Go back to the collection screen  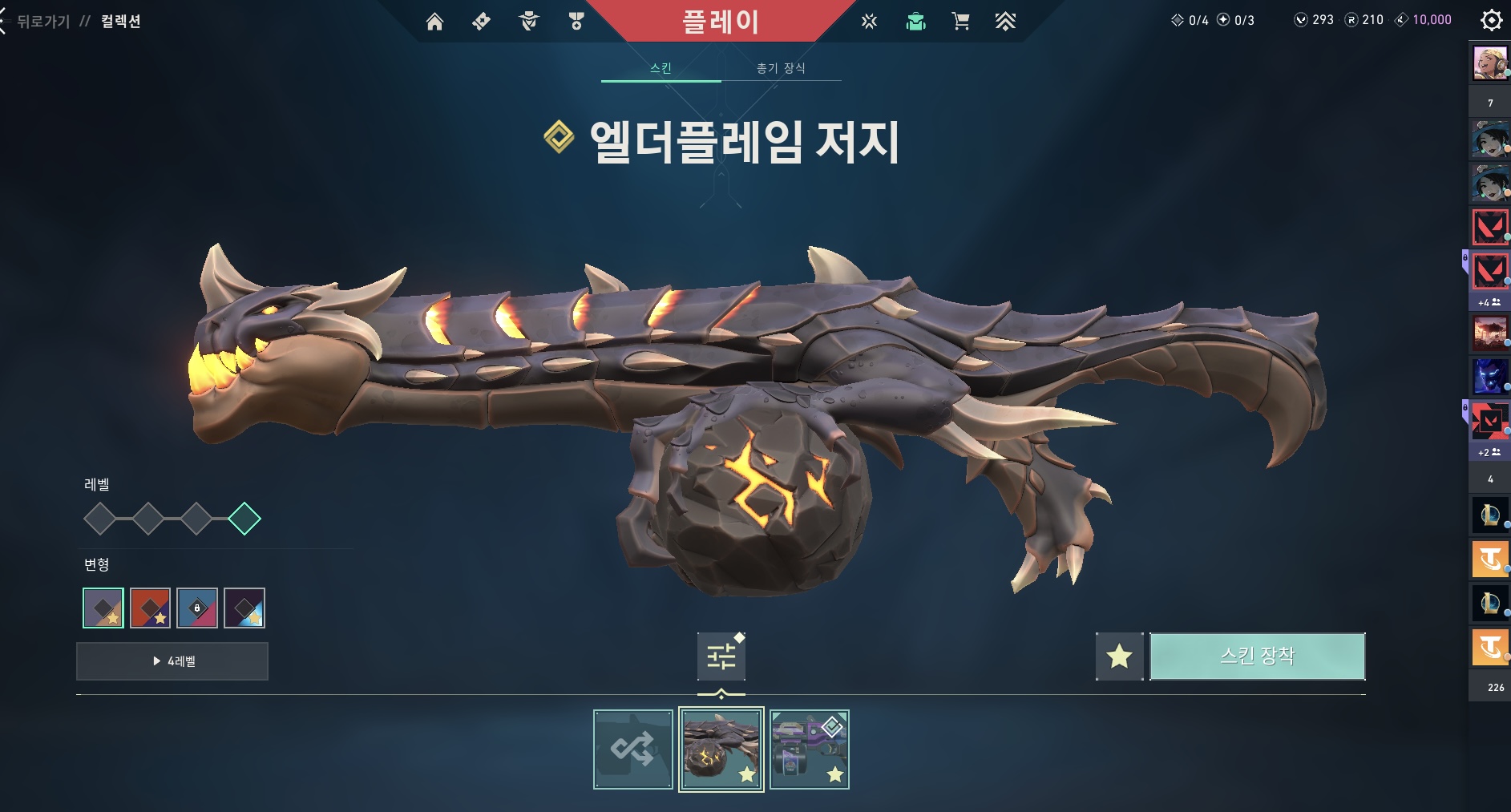pyautogui.click(x=44, y=22)
